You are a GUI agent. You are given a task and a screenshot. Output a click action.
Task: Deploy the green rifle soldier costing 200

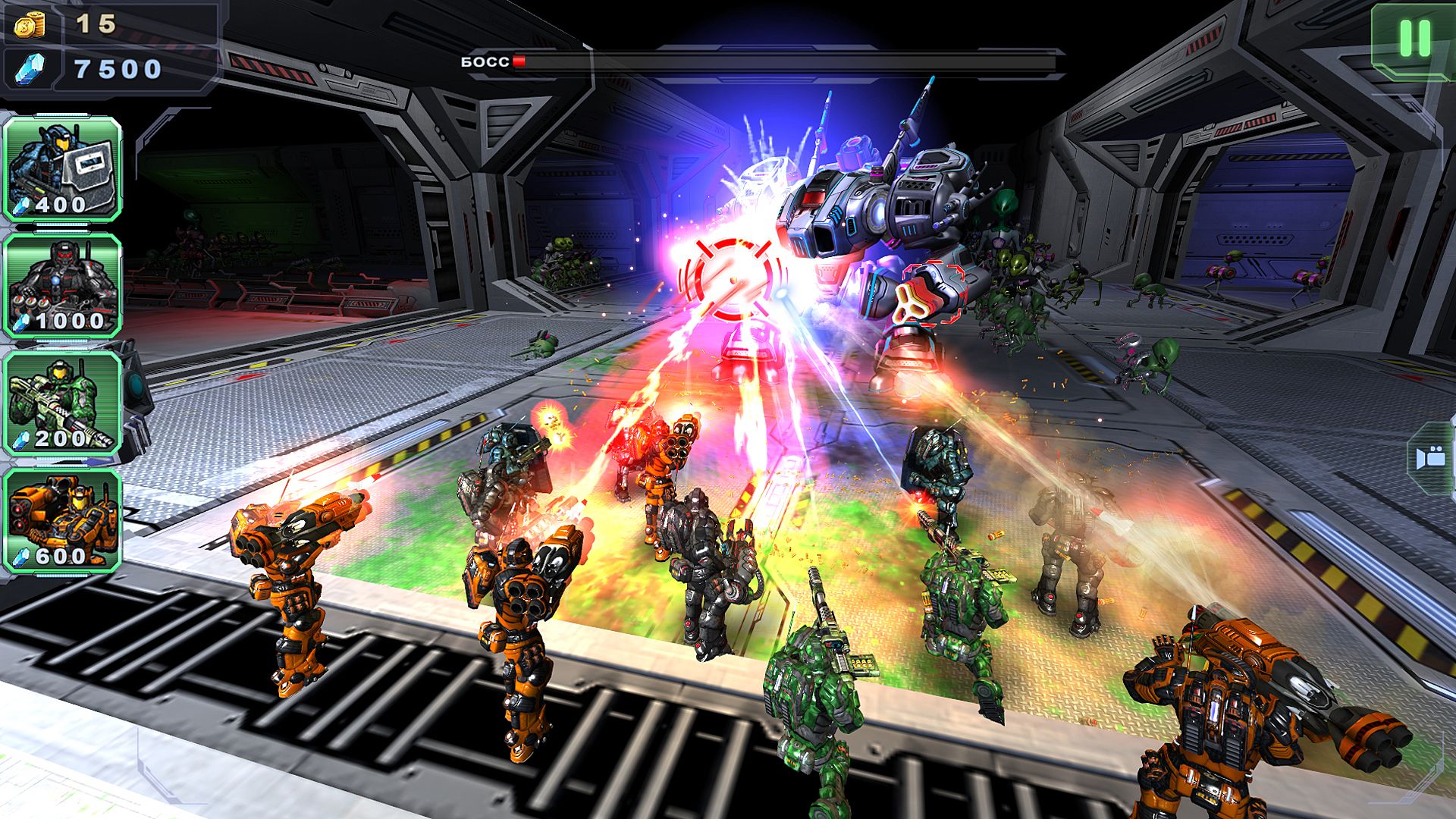point(63,403)
